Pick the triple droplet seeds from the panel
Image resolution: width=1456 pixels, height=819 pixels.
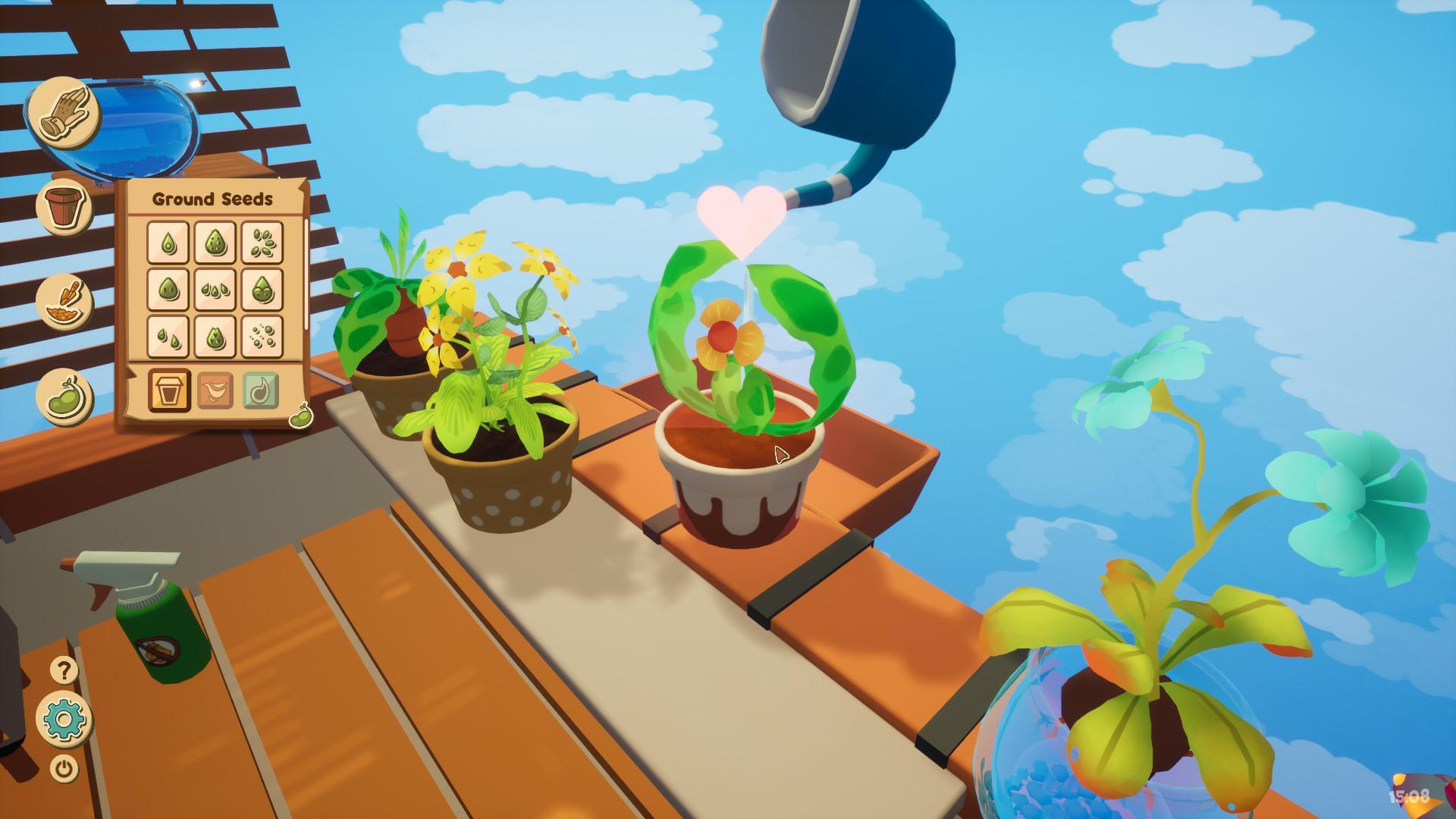pos(215,290)
